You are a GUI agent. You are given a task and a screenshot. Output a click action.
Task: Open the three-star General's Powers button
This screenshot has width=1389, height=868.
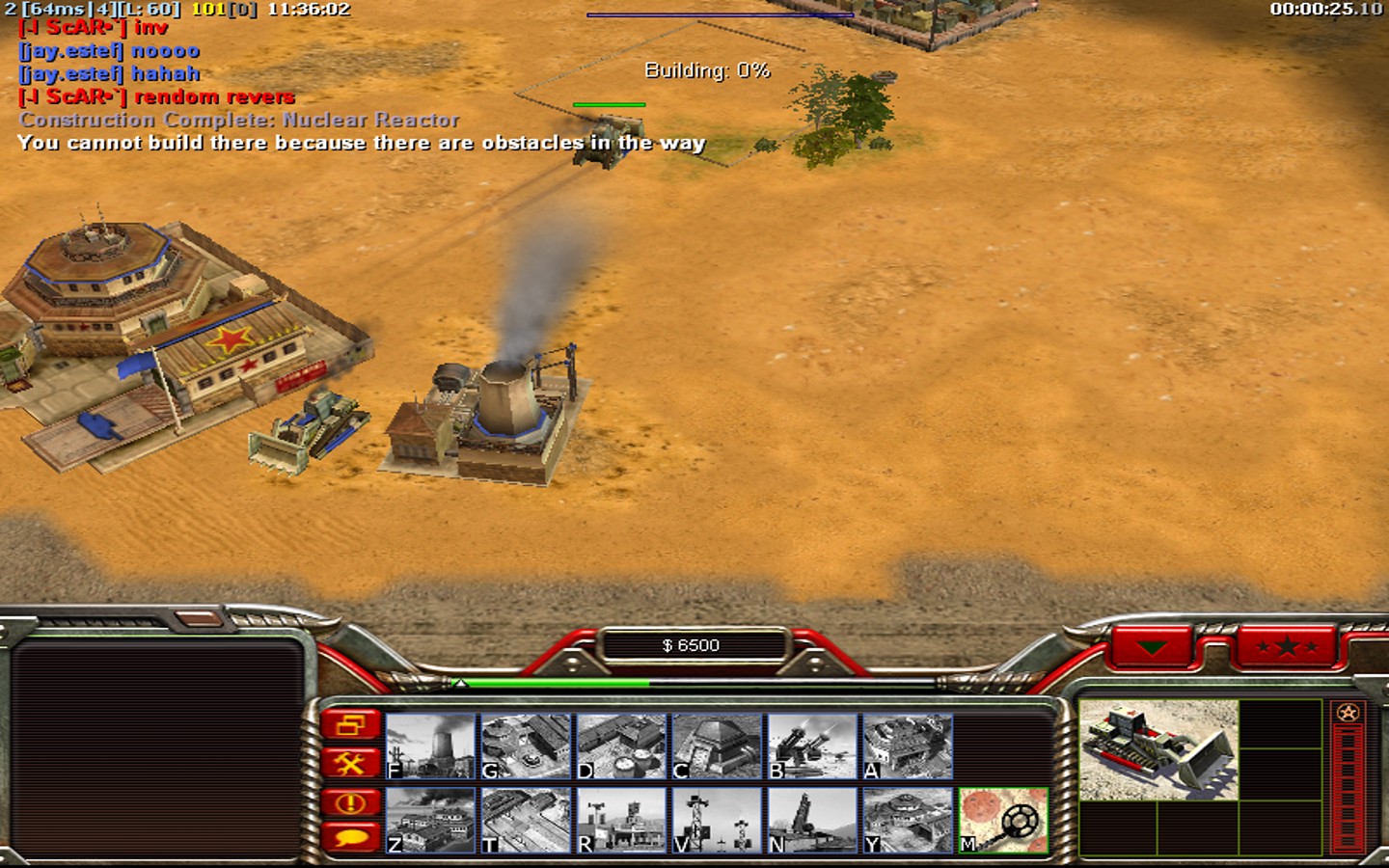[1287, 647]
